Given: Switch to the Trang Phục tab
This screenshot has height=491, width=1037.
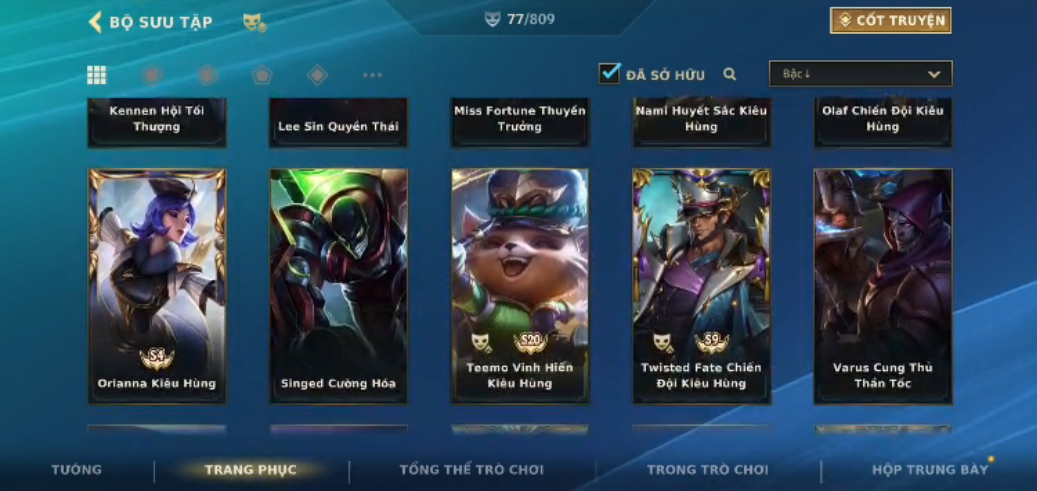Looking at the screenshot, I should 251,470.
